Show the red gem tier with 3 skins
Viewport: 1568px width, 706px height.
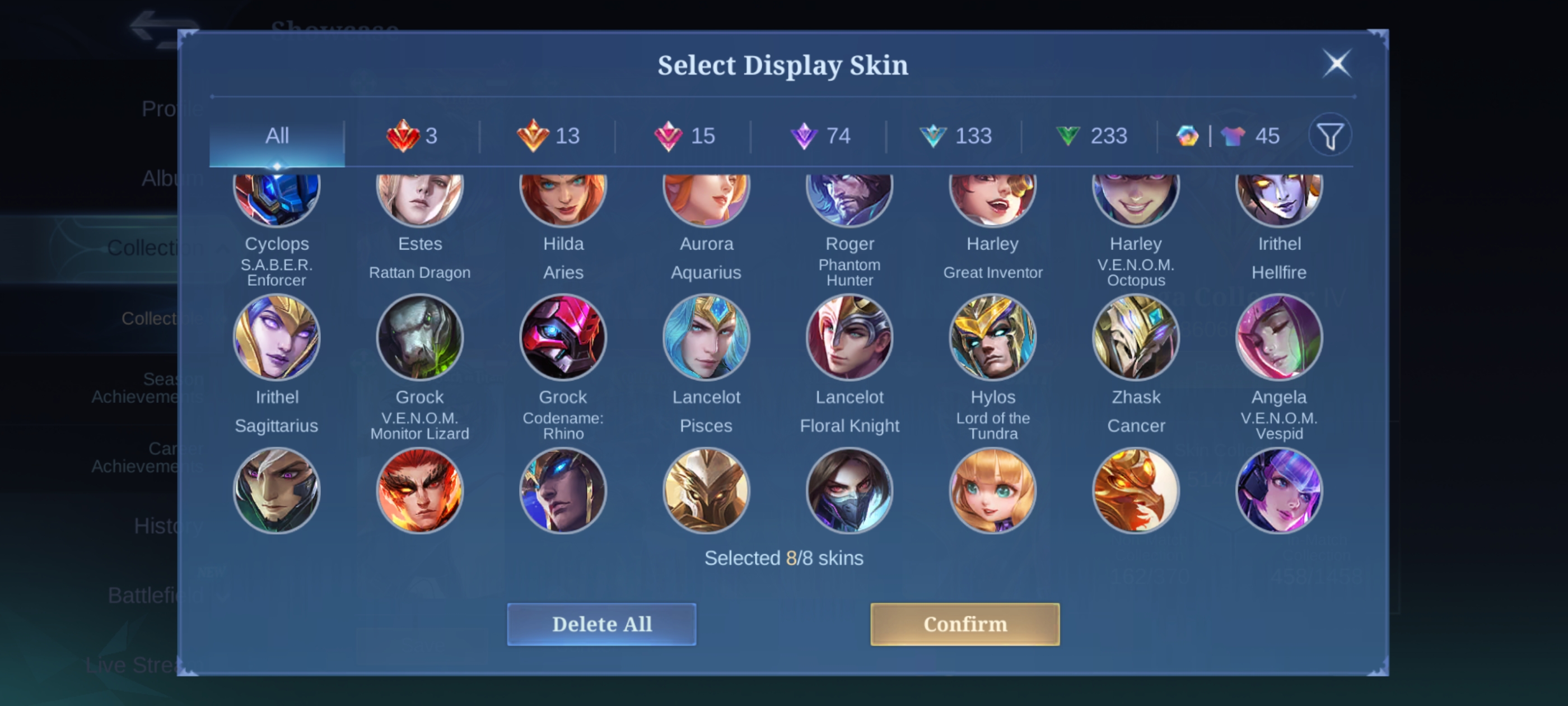click(x=412, y=136)
